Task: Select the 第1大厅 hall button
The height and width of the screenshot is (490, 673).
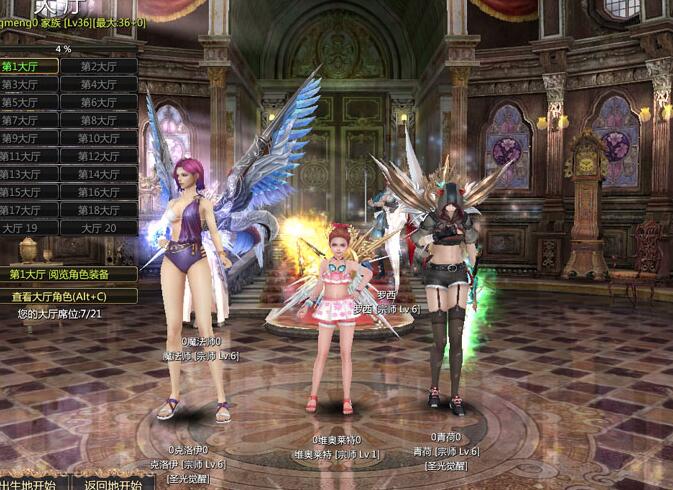Action: point(28,66)
